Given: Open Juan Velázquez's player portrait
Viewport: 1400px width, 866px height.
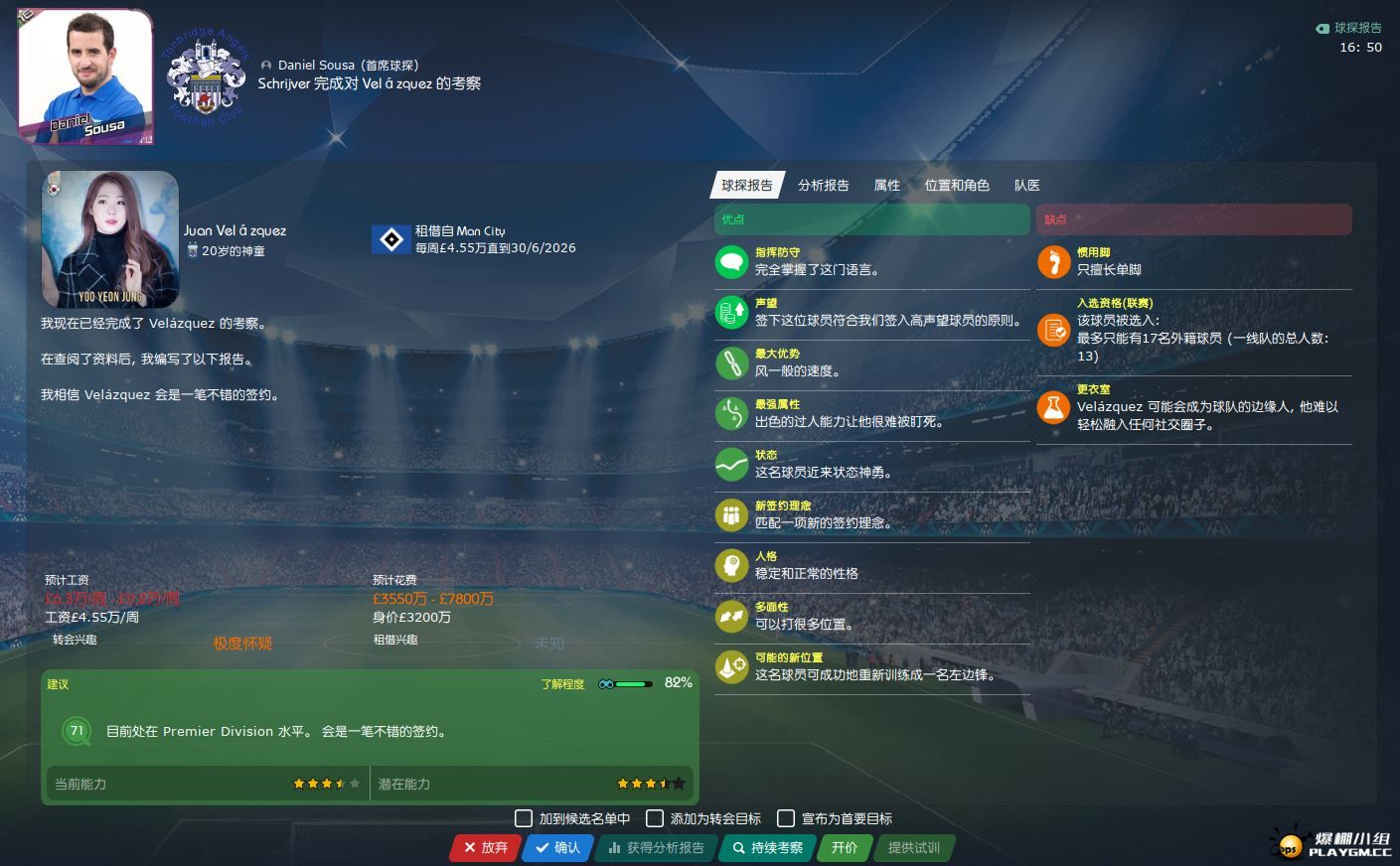Looking at the screenshot, I should click(110, 239).
